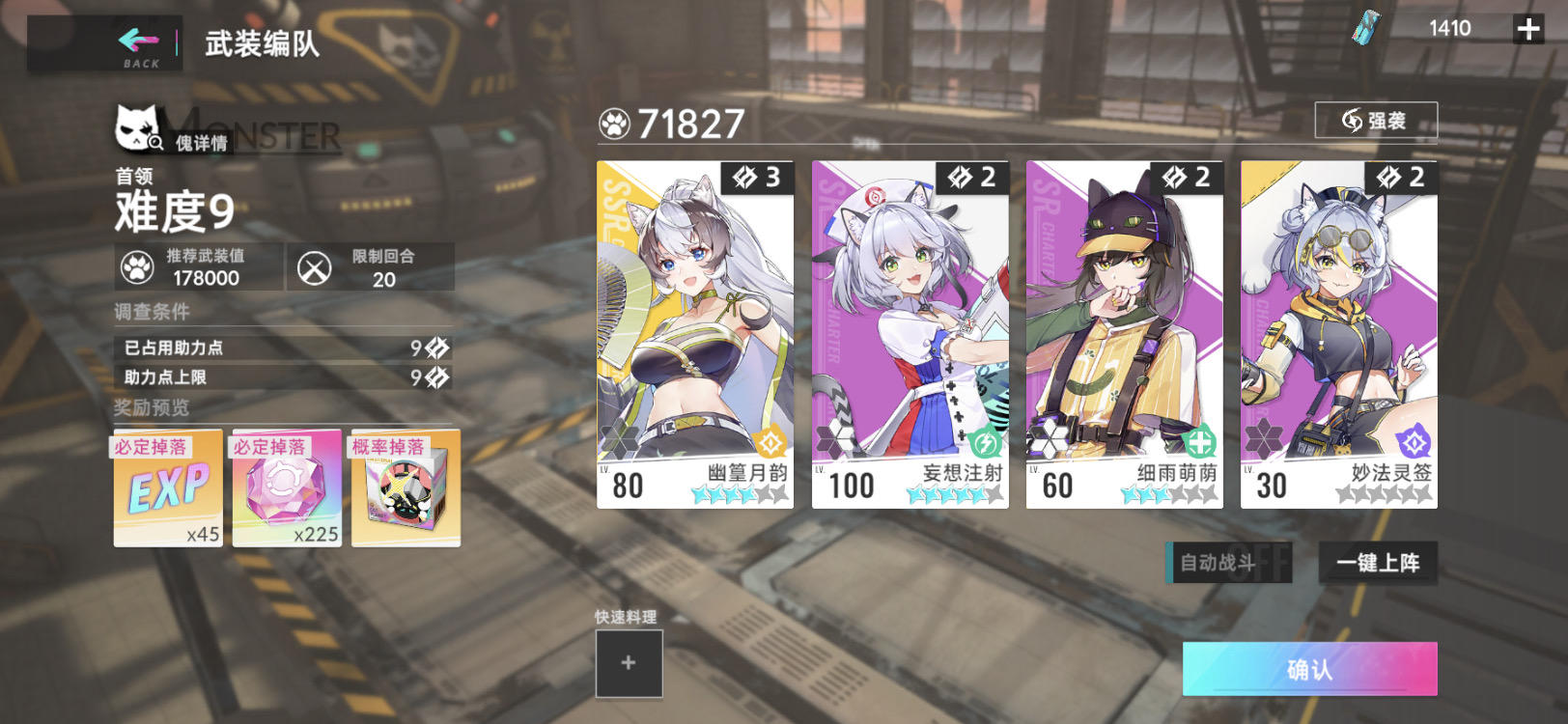Viewport: 1568px width, 724px height.
Task: Click 一键上阵 to auto-deploy the team
Action: click(x=1378, y=563)
